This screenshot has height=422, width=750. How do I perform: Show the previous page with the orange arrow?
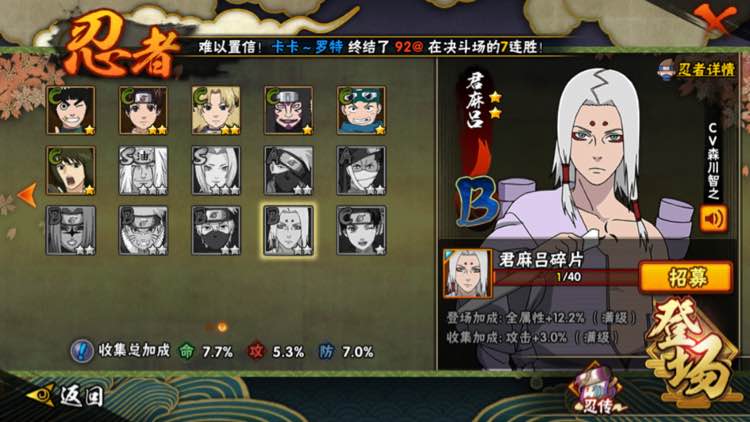(x=28, y=192)
